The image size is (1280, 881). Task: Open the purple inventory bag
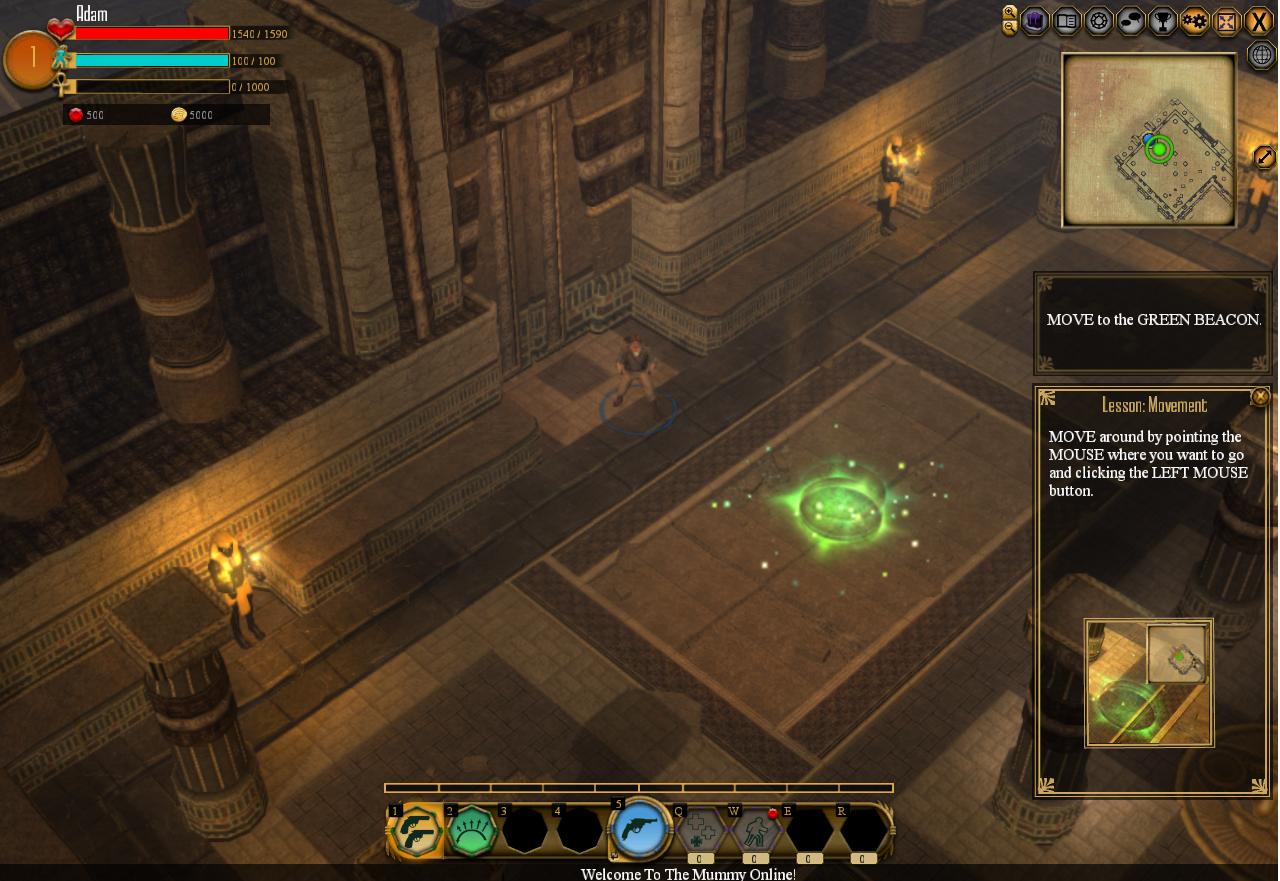tap(1035, 21)
